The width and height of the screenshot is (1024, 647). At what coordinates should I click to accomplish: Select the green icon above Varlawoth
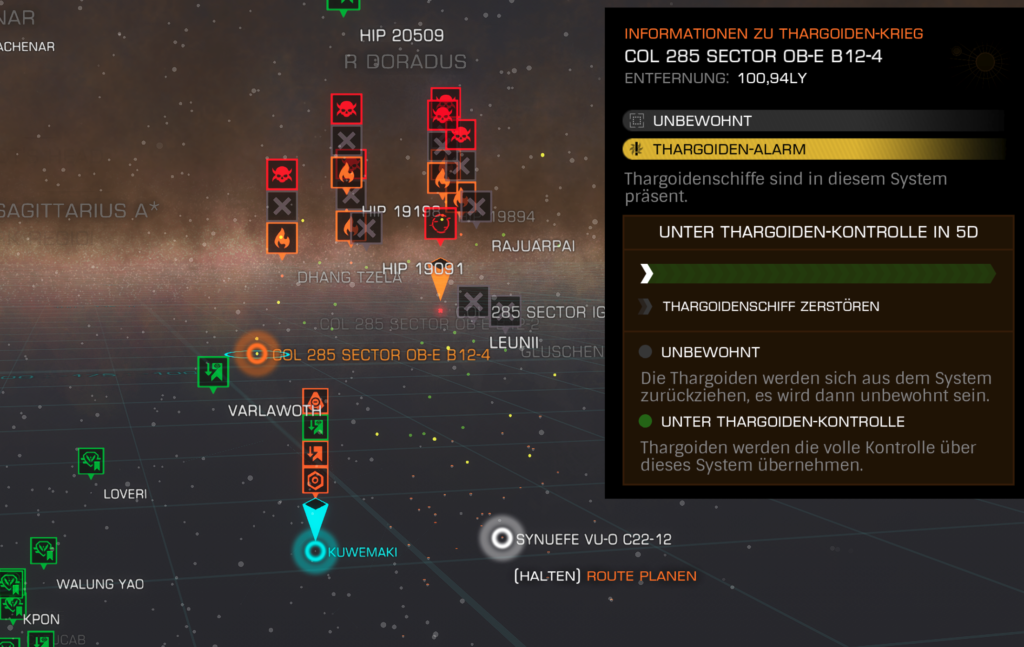(x=213, y=372)
